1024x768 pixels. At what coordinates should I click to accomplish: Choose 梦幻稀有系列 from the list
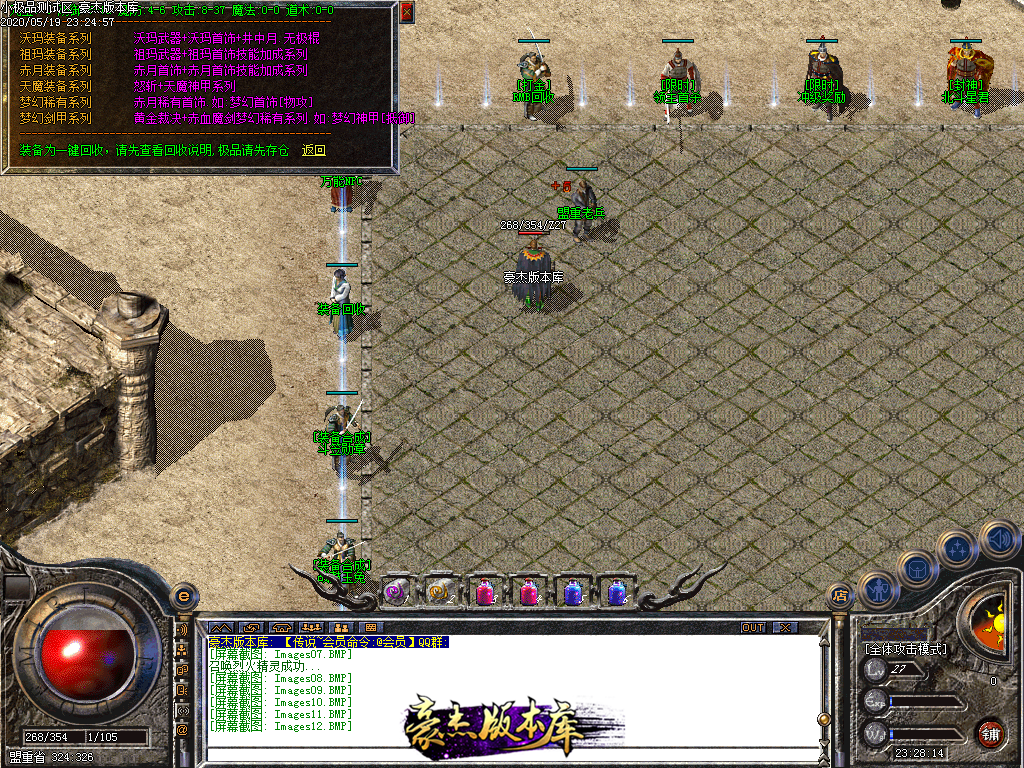[55, 102]
